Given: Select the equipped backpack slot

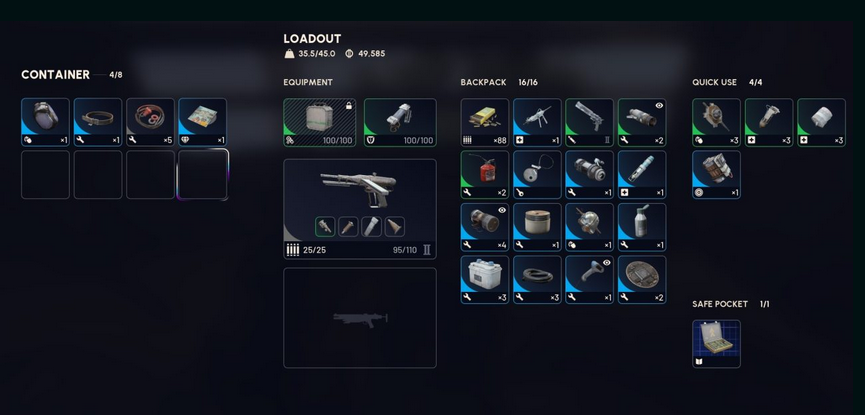Looking at the screenshot, I should click(x=319, y=122).
